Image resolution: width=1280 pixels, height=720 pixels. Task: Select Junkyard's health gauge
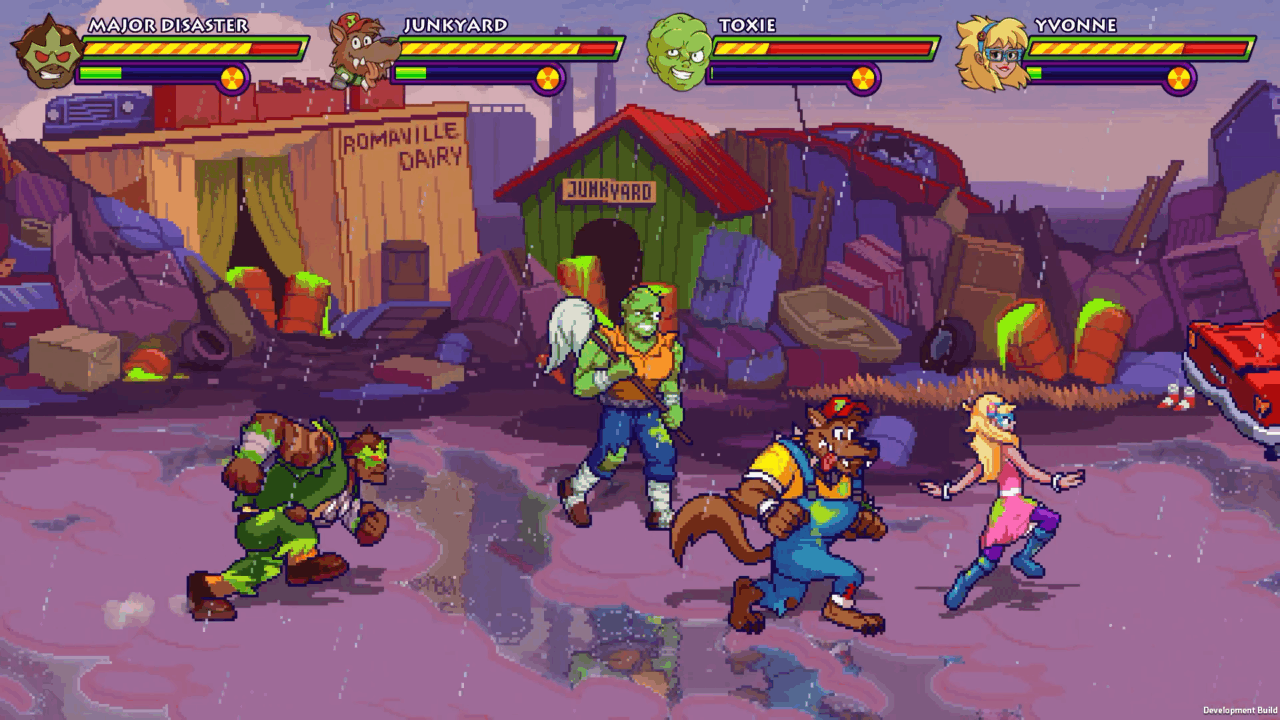pyautogui.click(x=490, y=46)
